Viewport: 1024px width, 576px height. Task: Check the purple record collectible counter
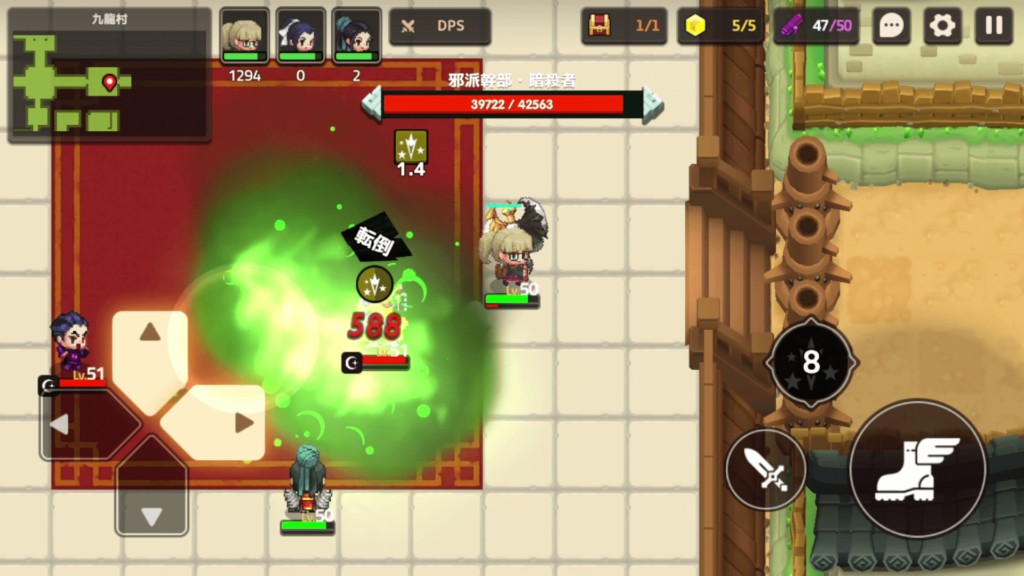[816, 26]
